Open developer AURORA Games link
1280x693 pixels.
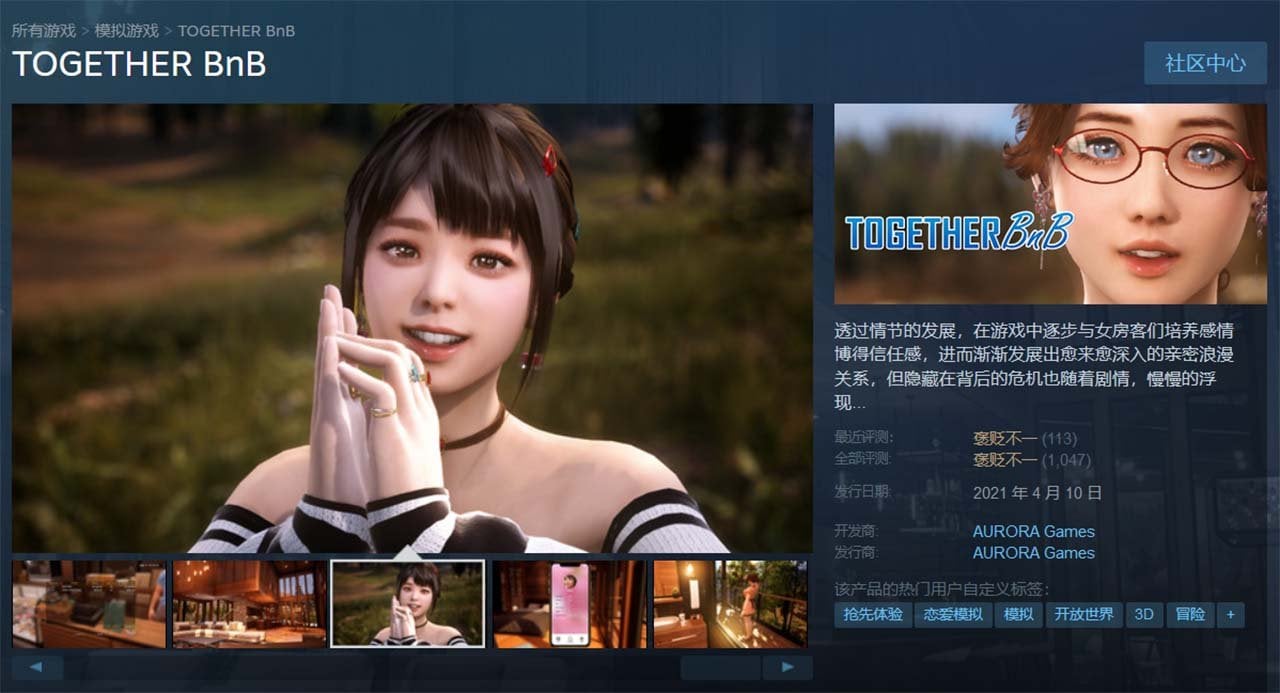(x=1033, y=531)
